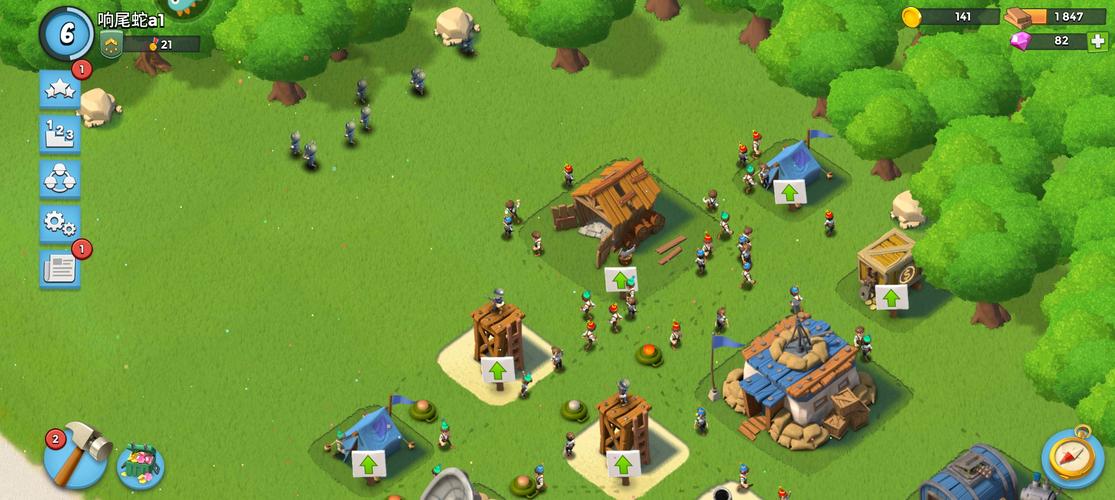Tap the upgrade arrow on the gold crate storage
This screenshot has height=500, width=1115.
[x=890, y=297]
